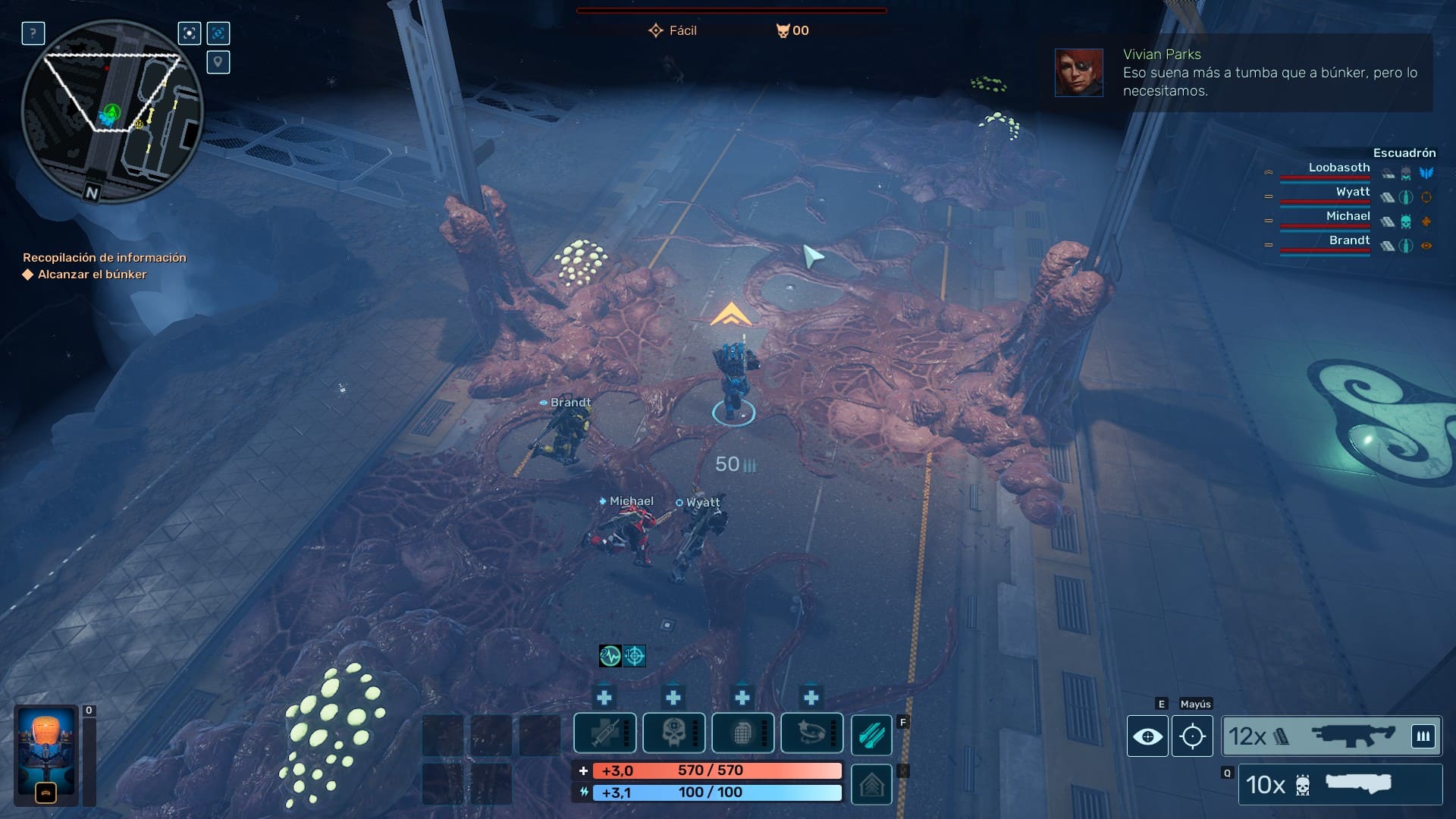Screen dimensions: 1456x819
Task: Open the question mark help button
Action: pyautogui.click(x=33, y=33)
